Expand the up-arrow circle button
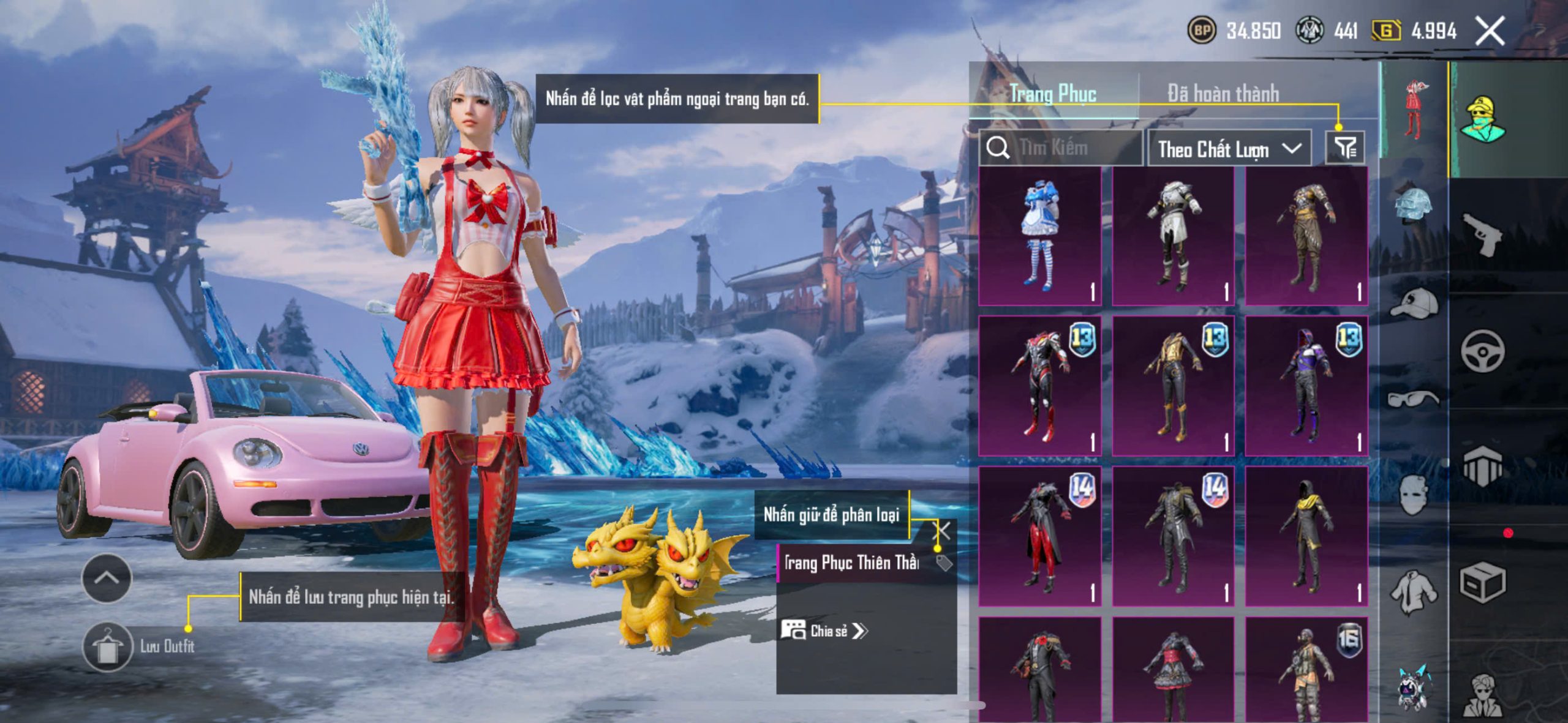 [x=107, y=579]
